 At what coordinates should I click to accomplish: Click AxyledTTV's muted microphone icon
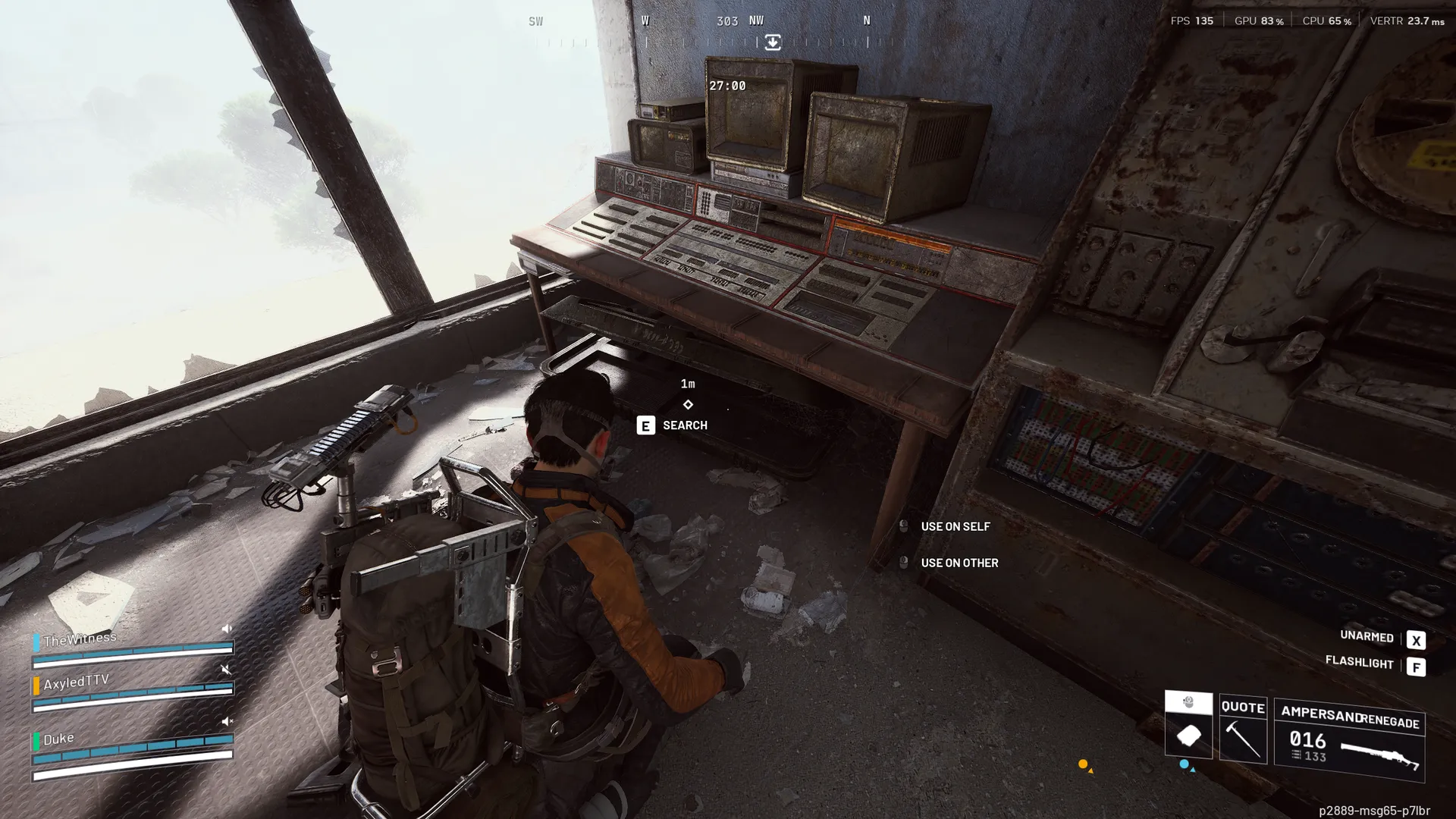226,670
